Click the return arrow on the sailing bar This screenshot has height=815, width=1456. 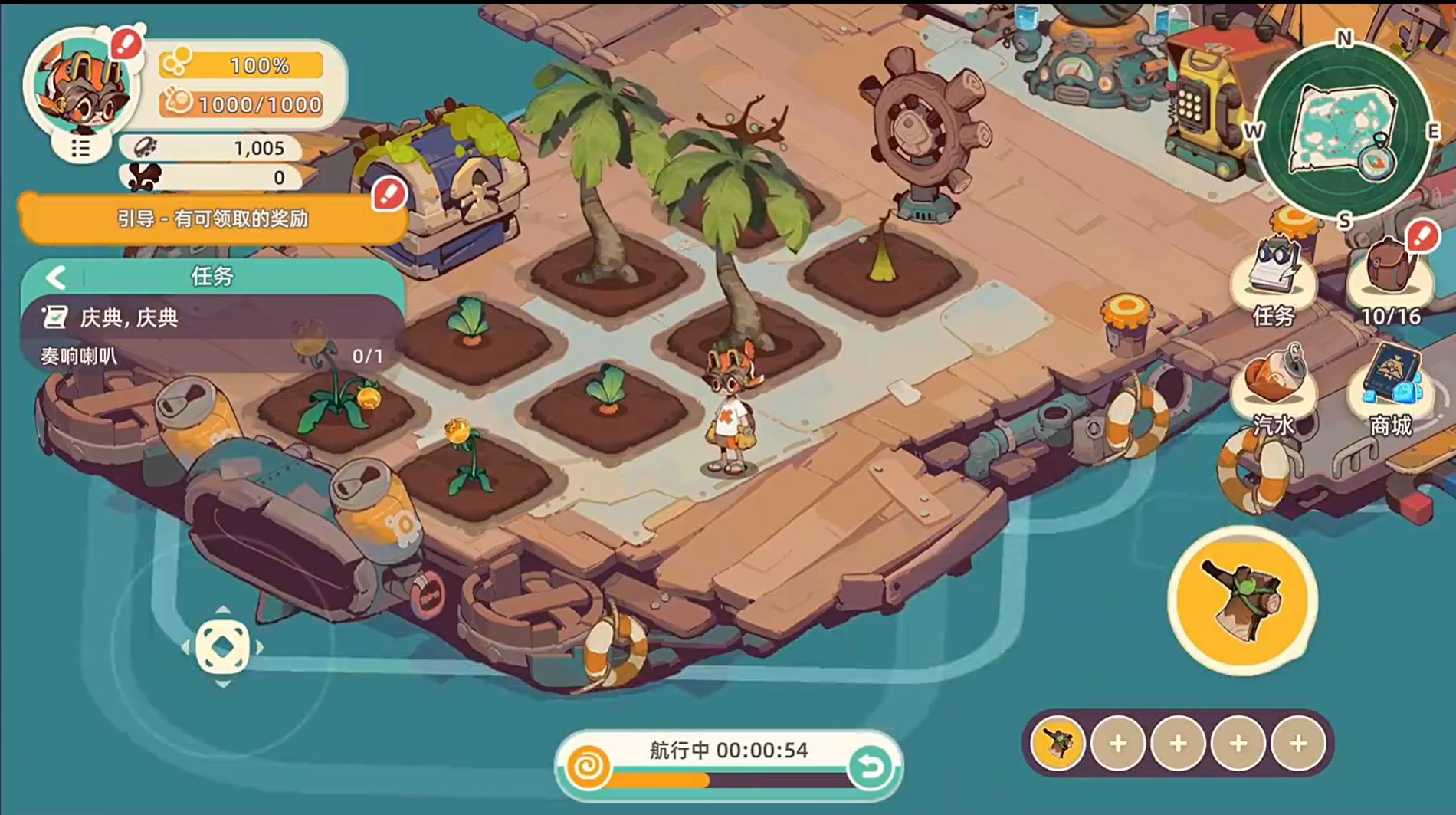[870, 767]
